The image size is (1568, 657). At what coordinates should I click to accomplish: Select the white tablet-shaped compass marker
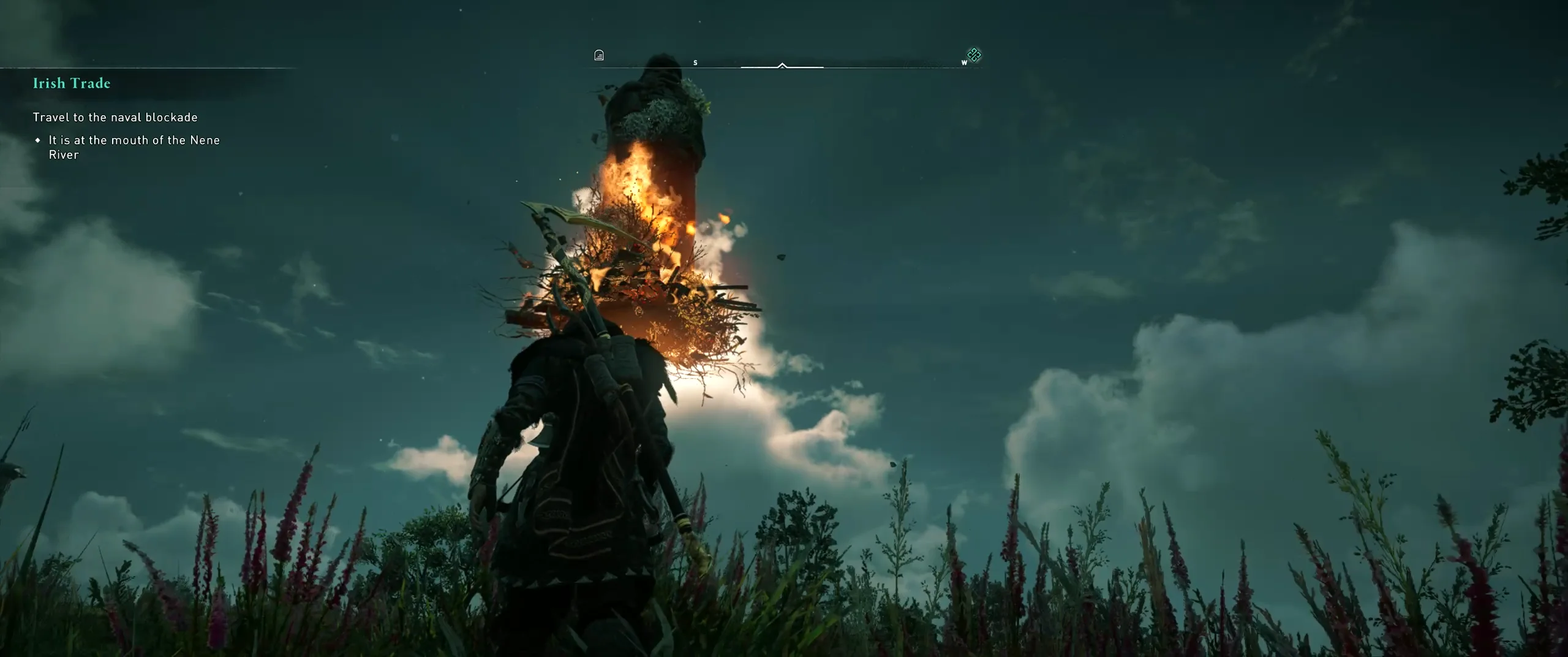599,56
